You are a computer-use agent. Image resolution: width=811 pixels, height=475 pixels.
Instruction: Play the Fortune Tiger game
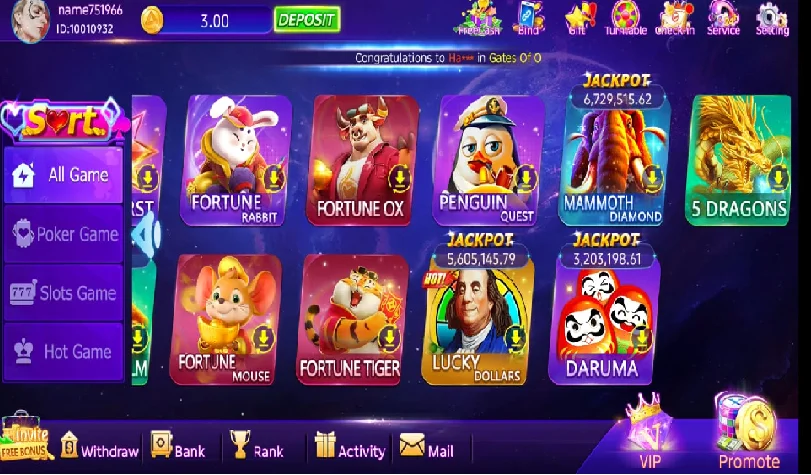351,319
